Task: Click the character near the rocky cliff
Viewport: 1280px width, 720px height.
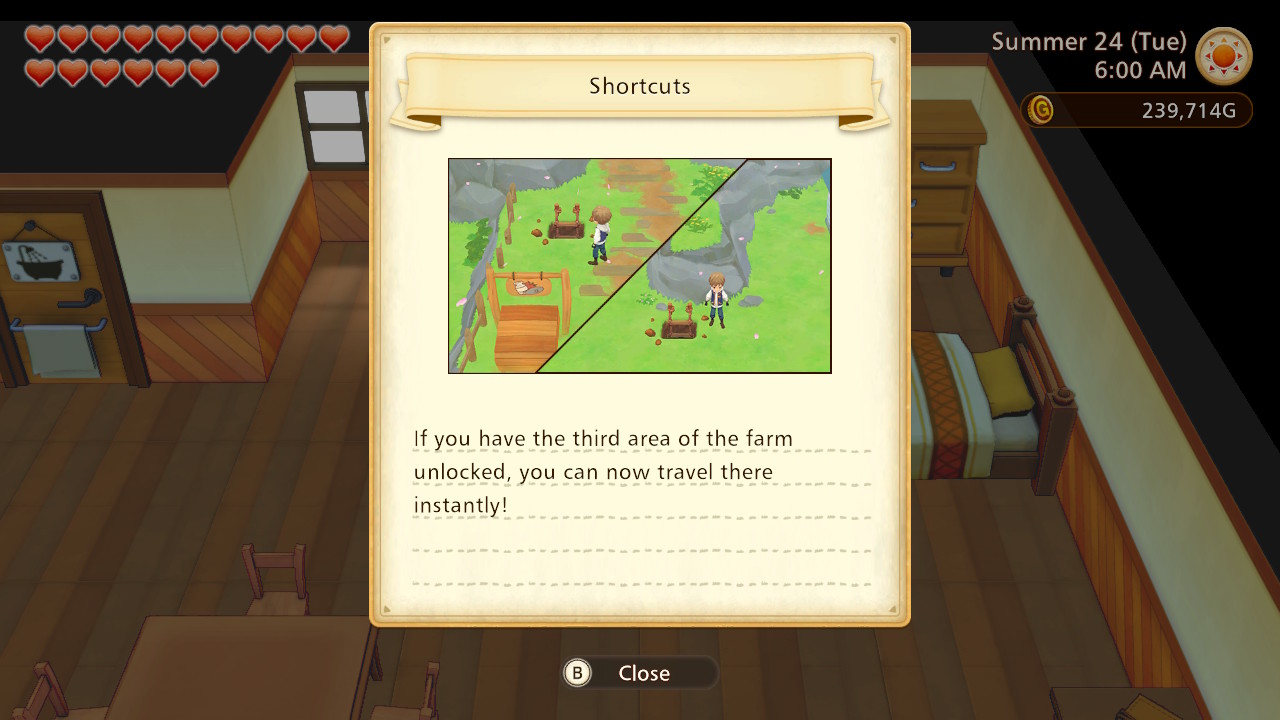Action: click(718, 298)
